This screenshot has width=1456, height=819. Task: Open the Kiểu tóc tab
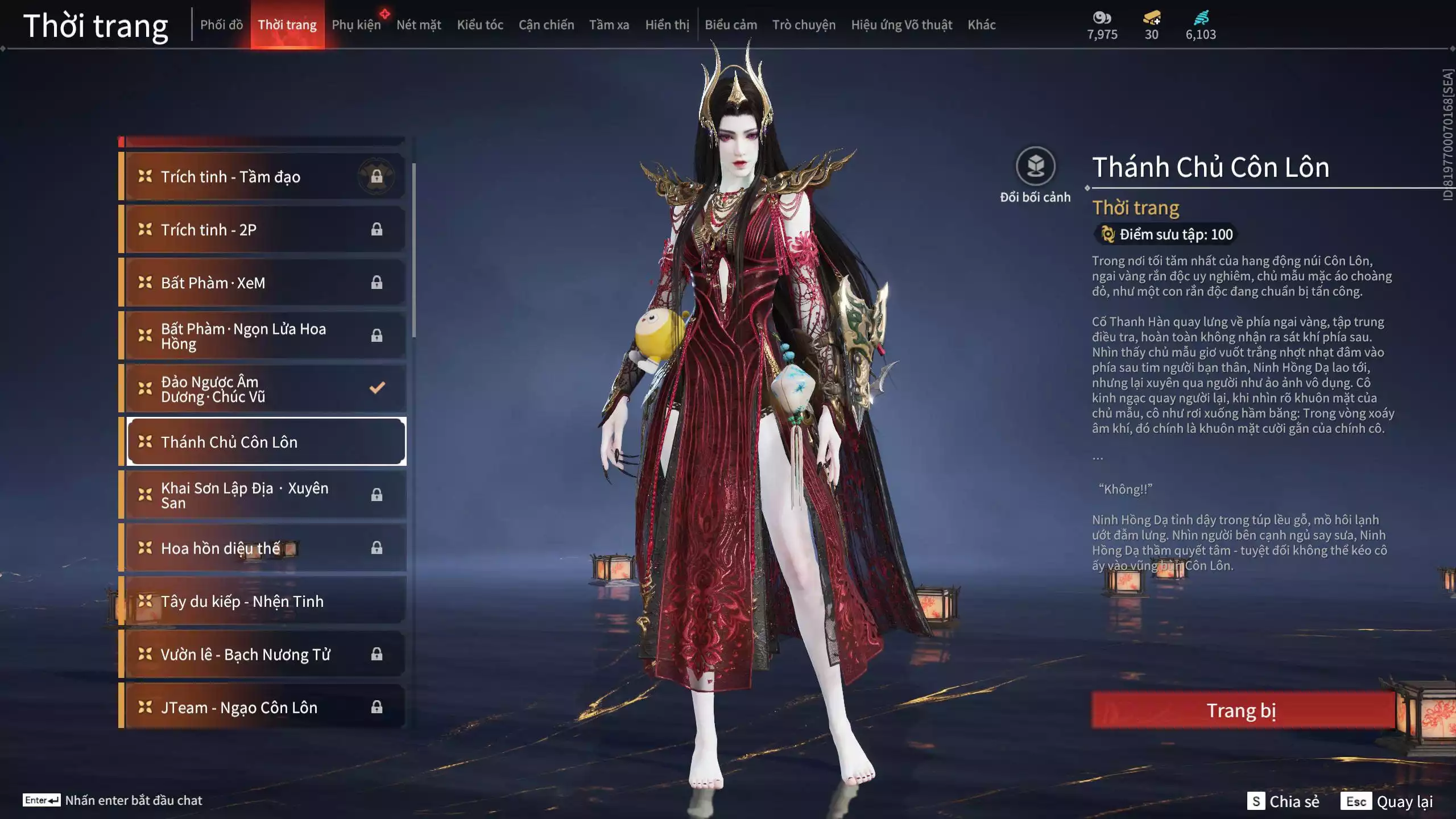[479, 25]
